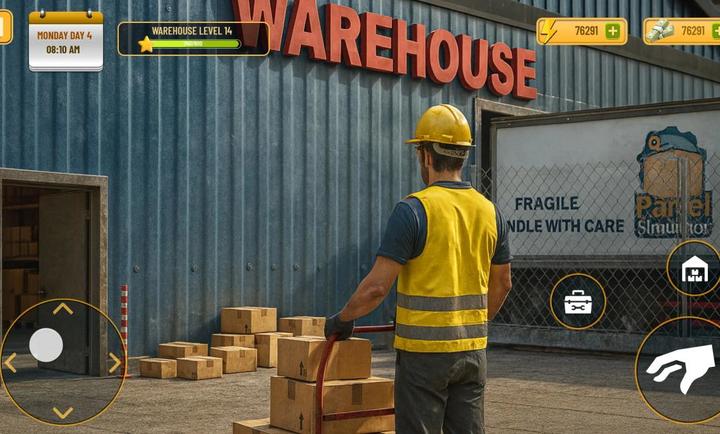720x434 pixels.
Task: Tap the joystick's left arrow
Action: [11, 362]
